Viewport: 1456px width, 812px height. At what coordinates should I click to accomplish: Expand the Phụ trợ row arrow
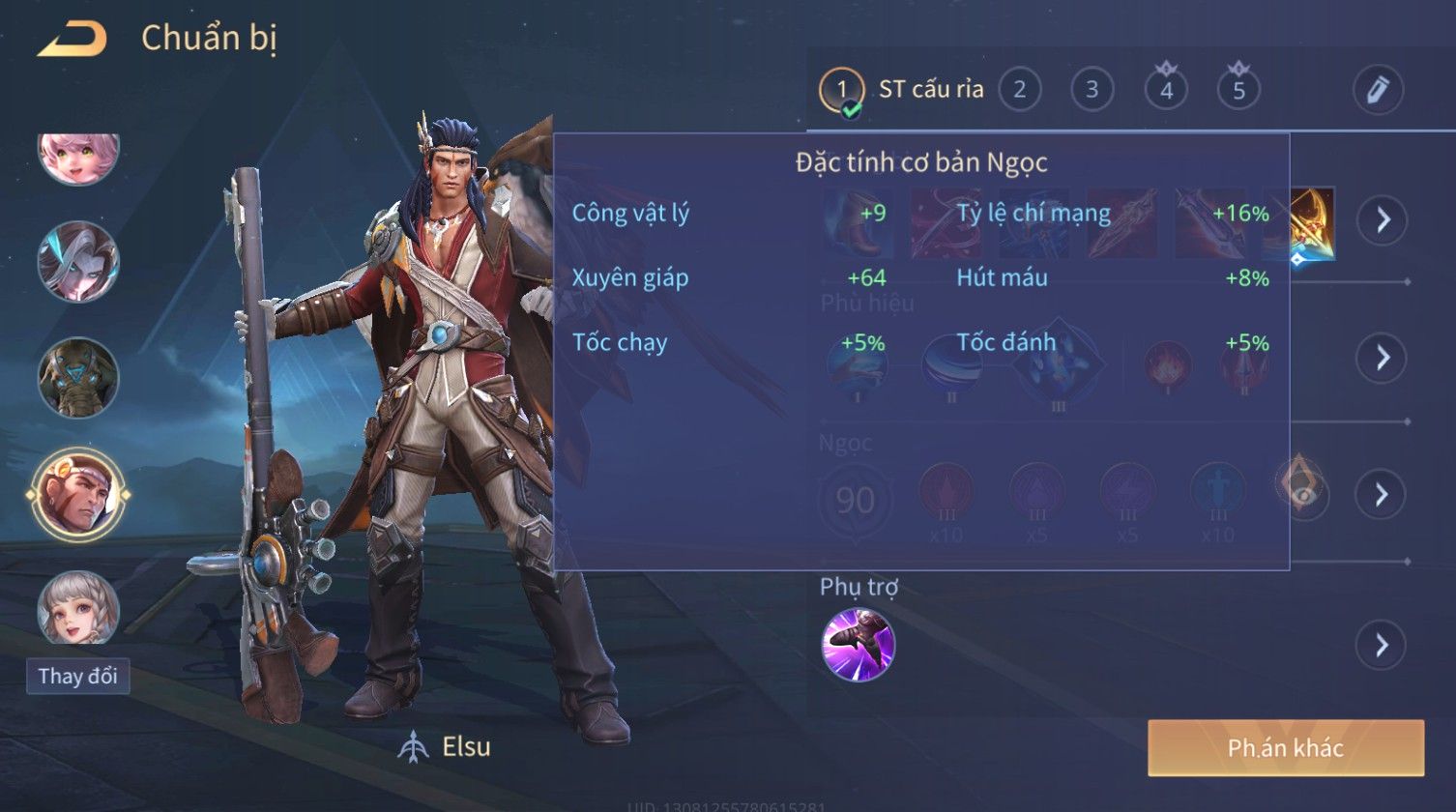1382,645
